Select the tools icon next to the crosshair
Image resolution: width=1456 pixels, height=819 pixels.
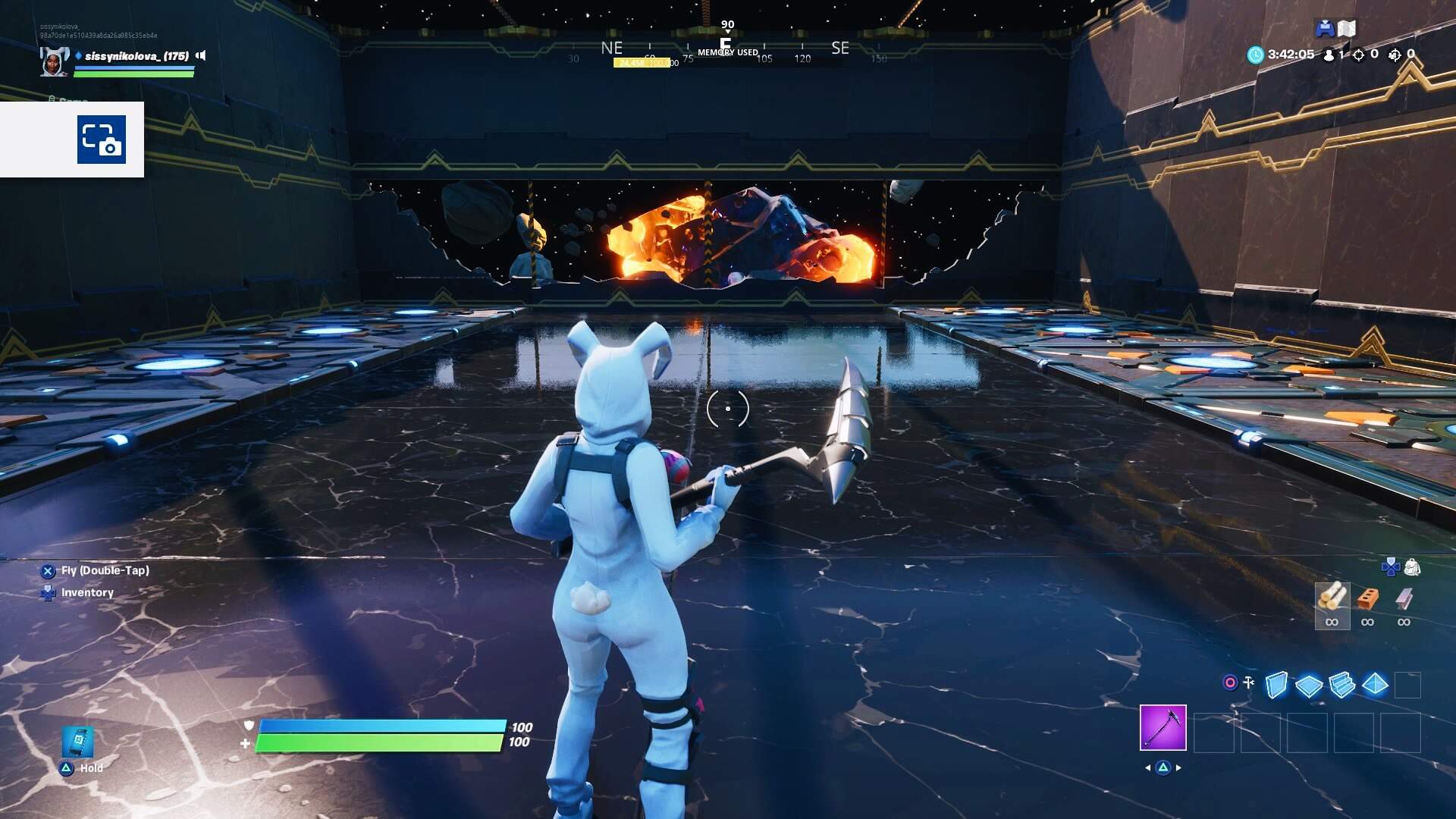1248,682
